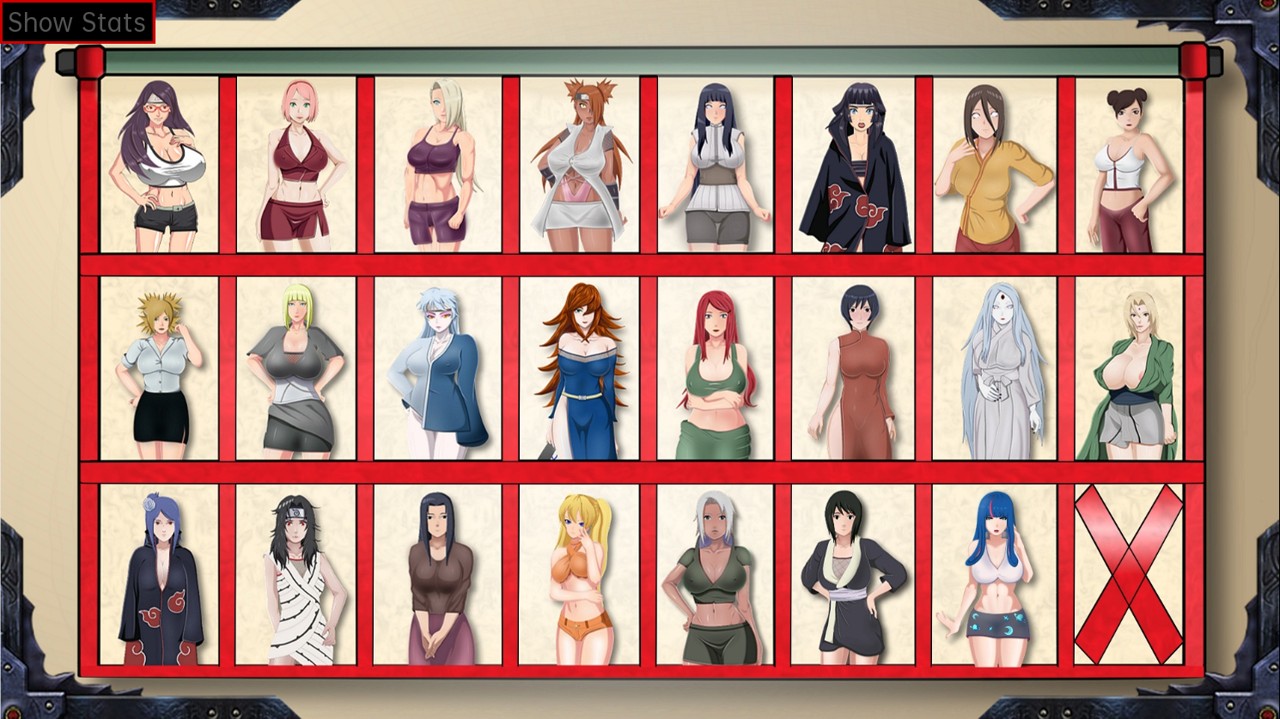The image size is (1280, 719).
Task: Select the hair-bun character in white top
Action: 1128,165
